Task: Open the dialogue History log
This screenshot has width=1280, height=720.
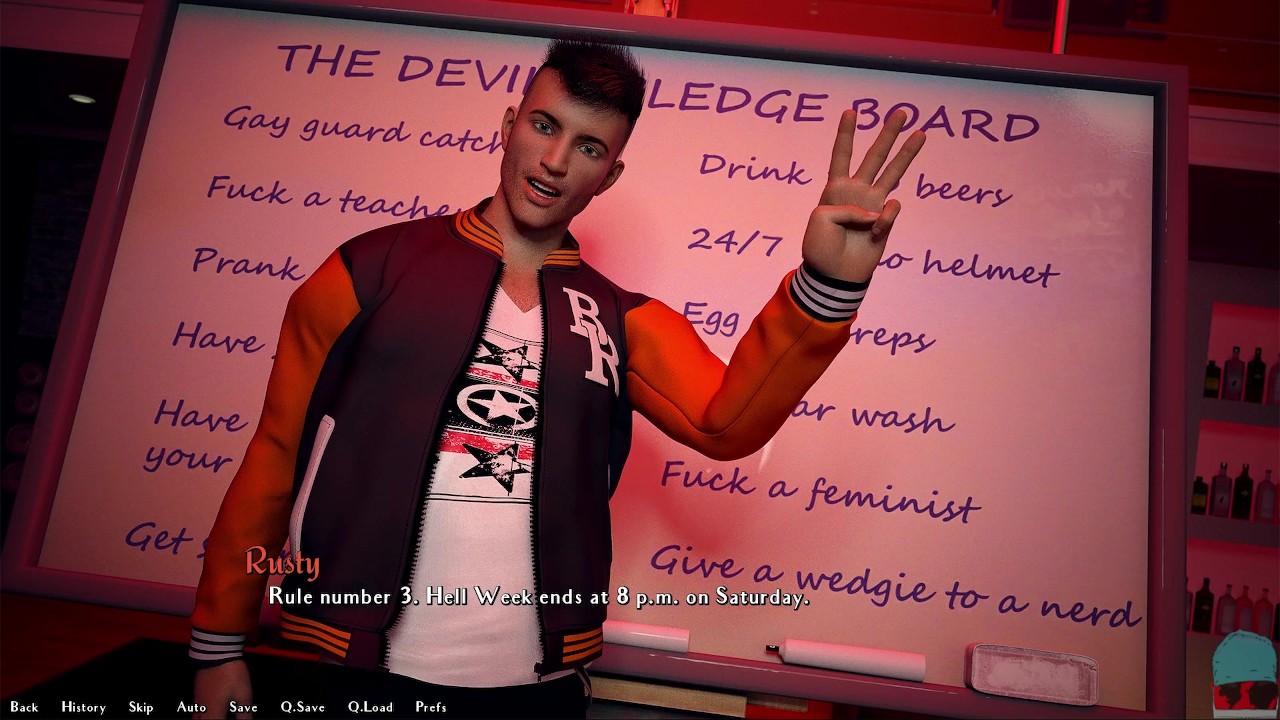Action: pos(83,707)
